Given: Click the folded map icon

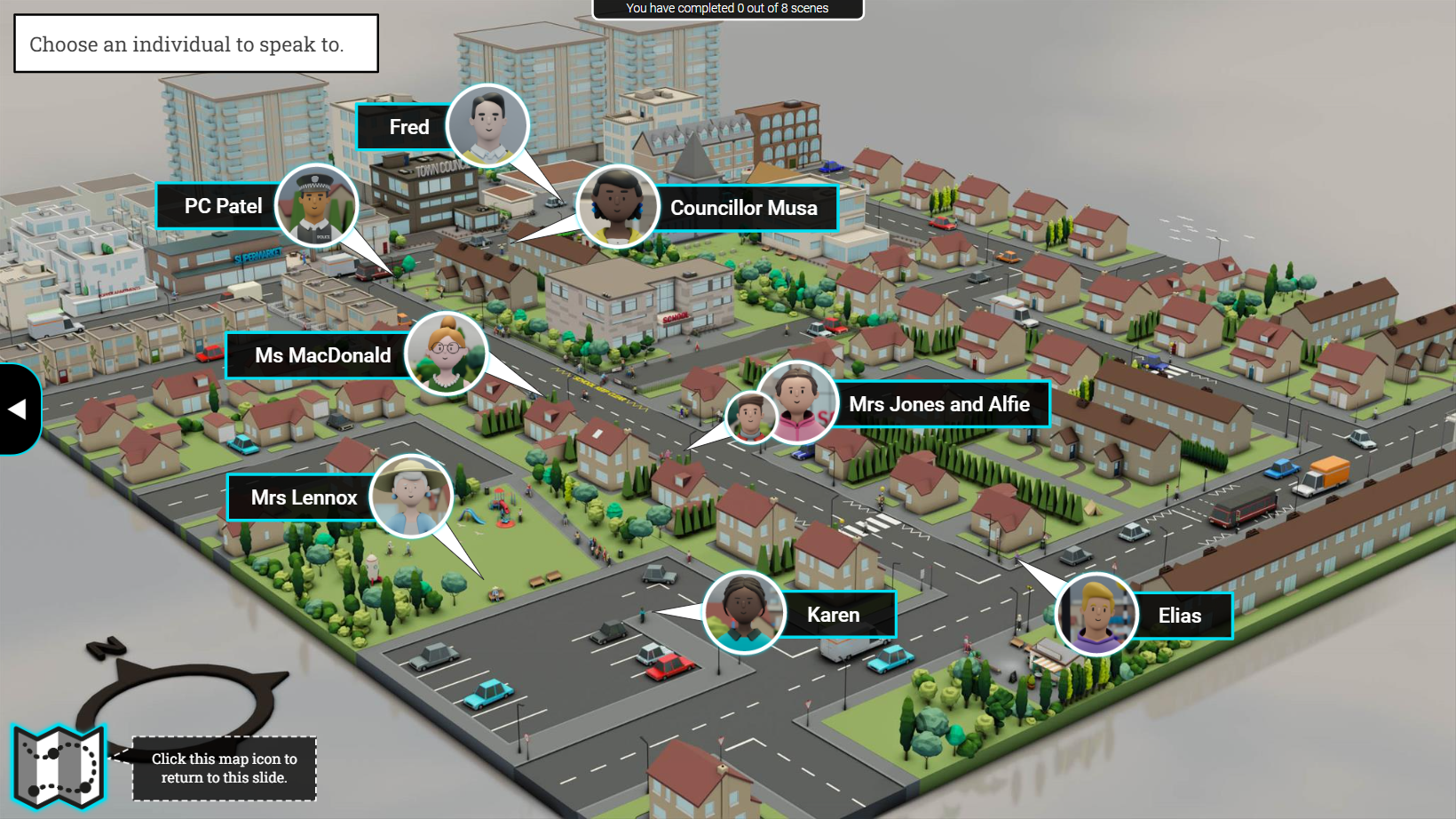Looking at the screenshot, I should pyautogui.click(x=59, y=766).
